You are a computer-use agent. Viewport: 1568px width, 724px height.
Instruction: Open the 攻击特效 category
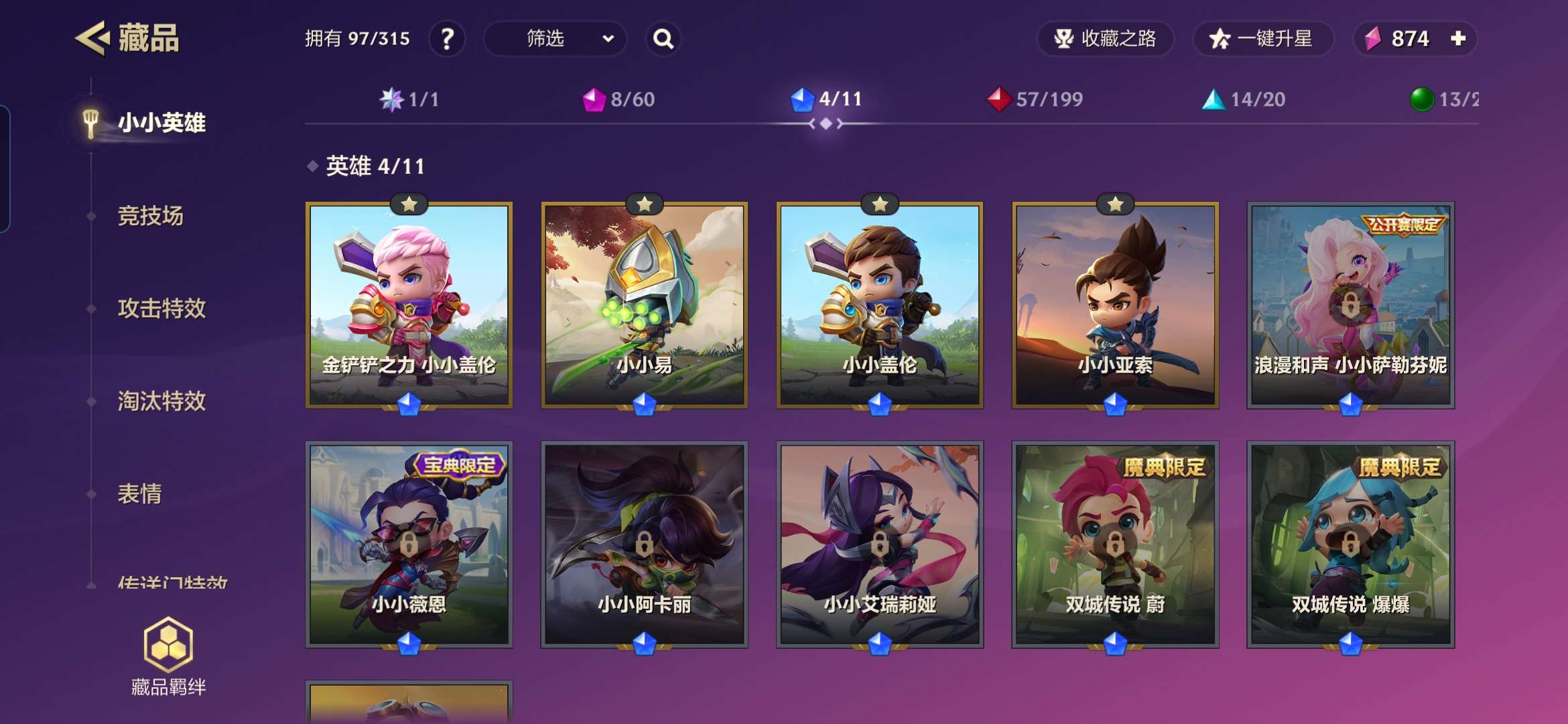pyautogui.click(x=161, y=308)
